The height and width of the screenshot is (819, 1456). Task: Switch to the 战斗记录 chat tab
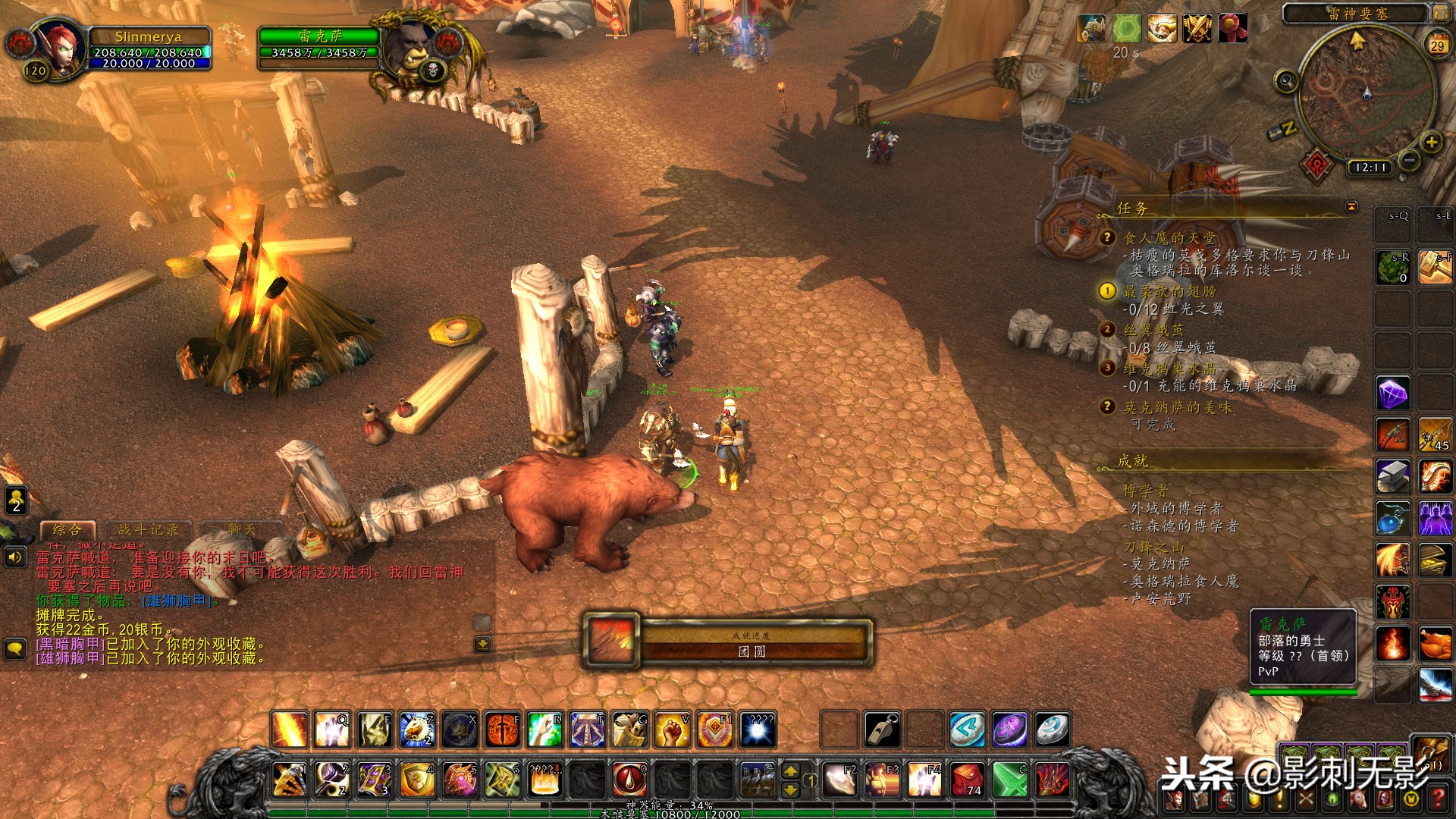point(148,530)
